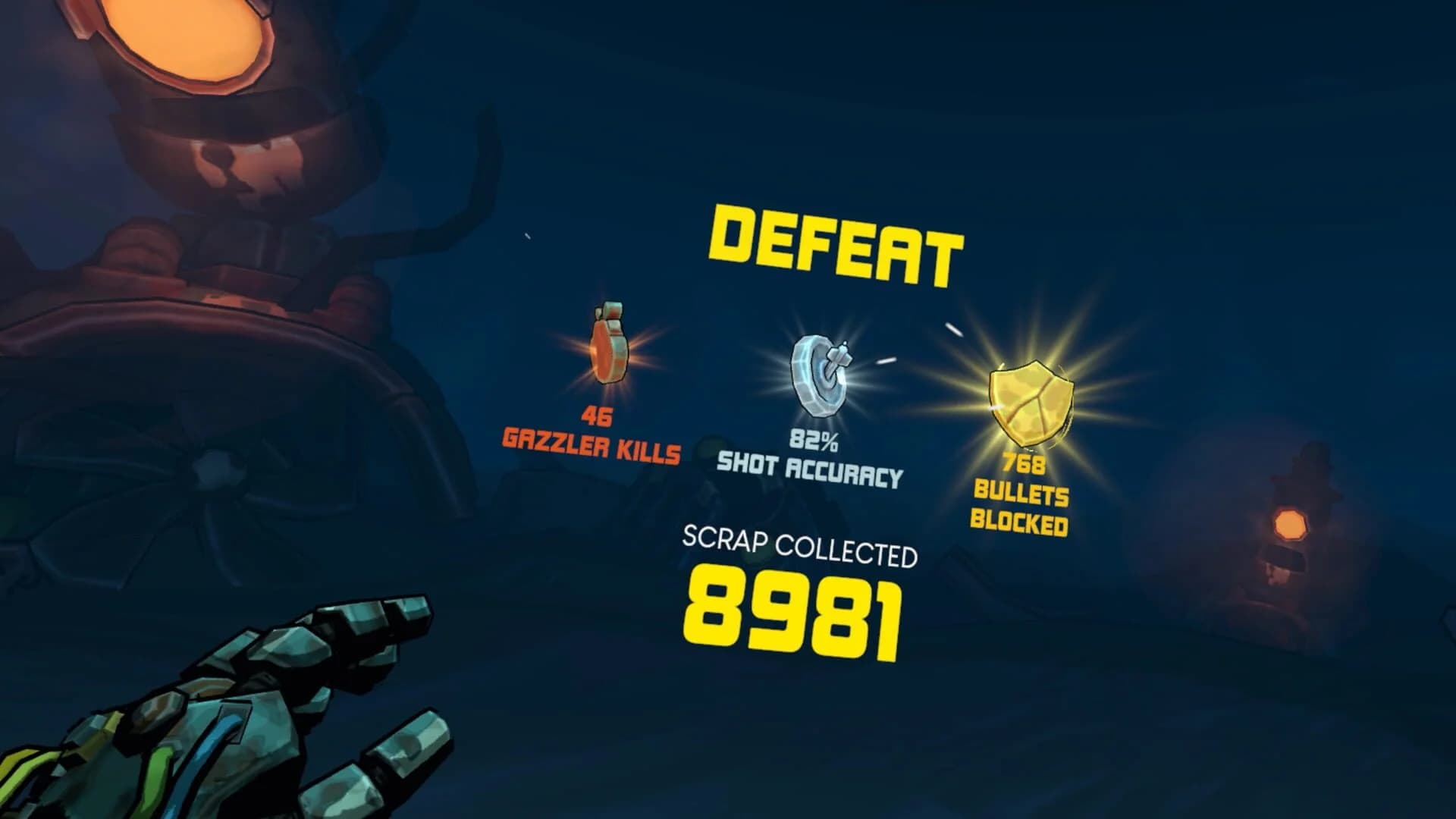Select the DEFEAT title banner
Image resolution: width=1456 pixels, height=819 pixels.
tap(833, 243)
